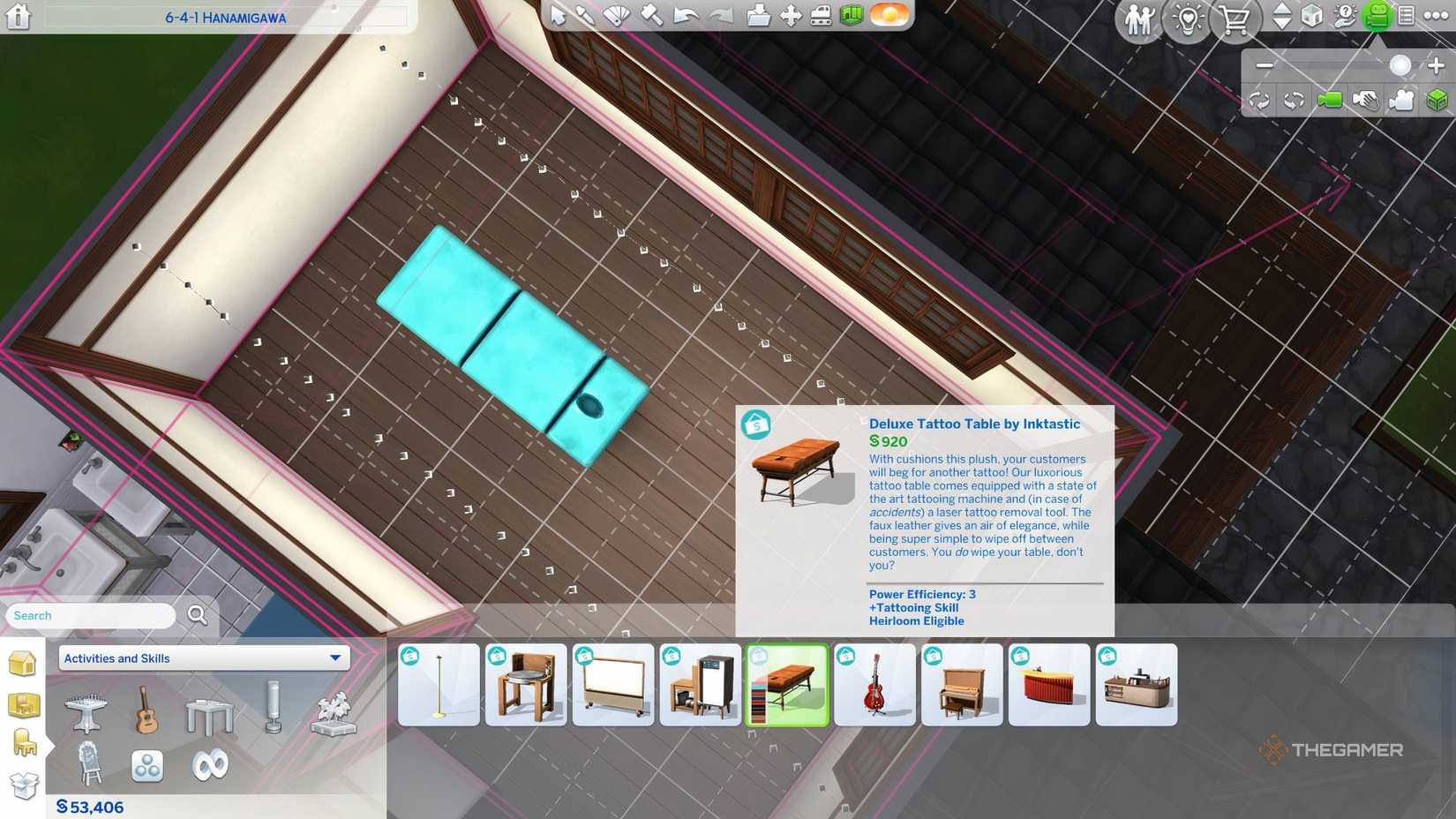The width and height of the screenshot is (1456, 819).
Task: Open the Activities and Skills dropdown
Action: 203,657
